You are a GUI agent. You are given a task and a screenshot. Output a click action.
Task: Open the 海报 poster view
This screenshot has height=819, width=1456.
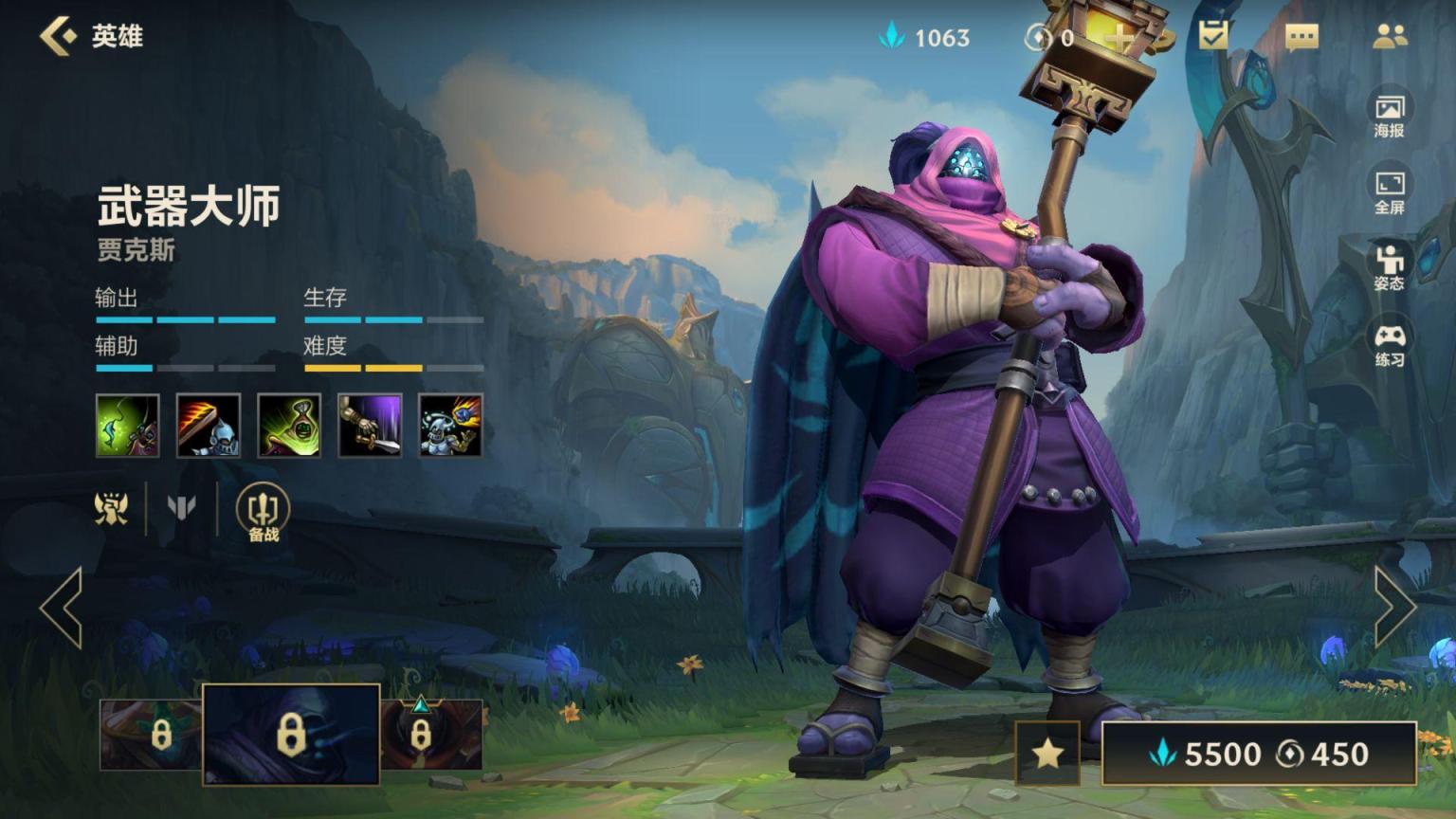click(1389, 116)
